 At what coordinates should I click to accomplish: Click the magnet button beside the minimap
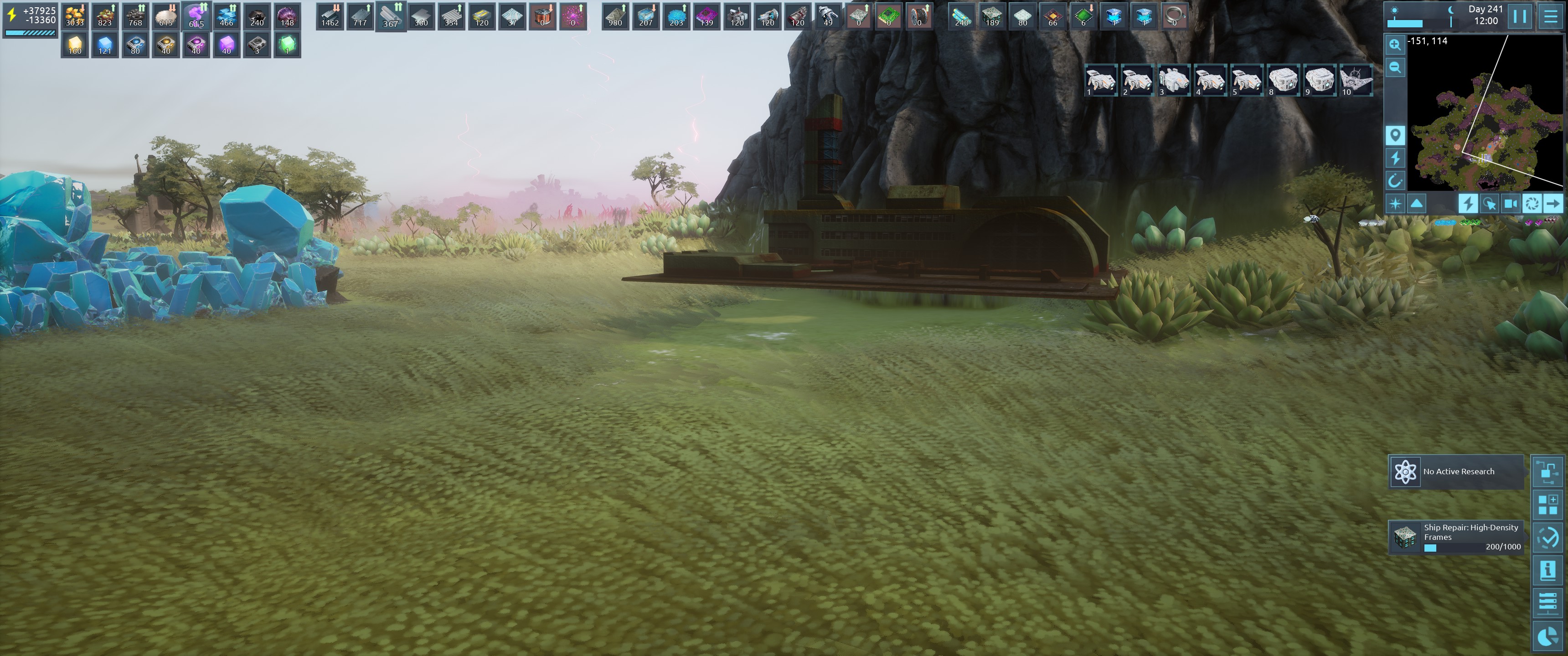(x=1394, y=180)
